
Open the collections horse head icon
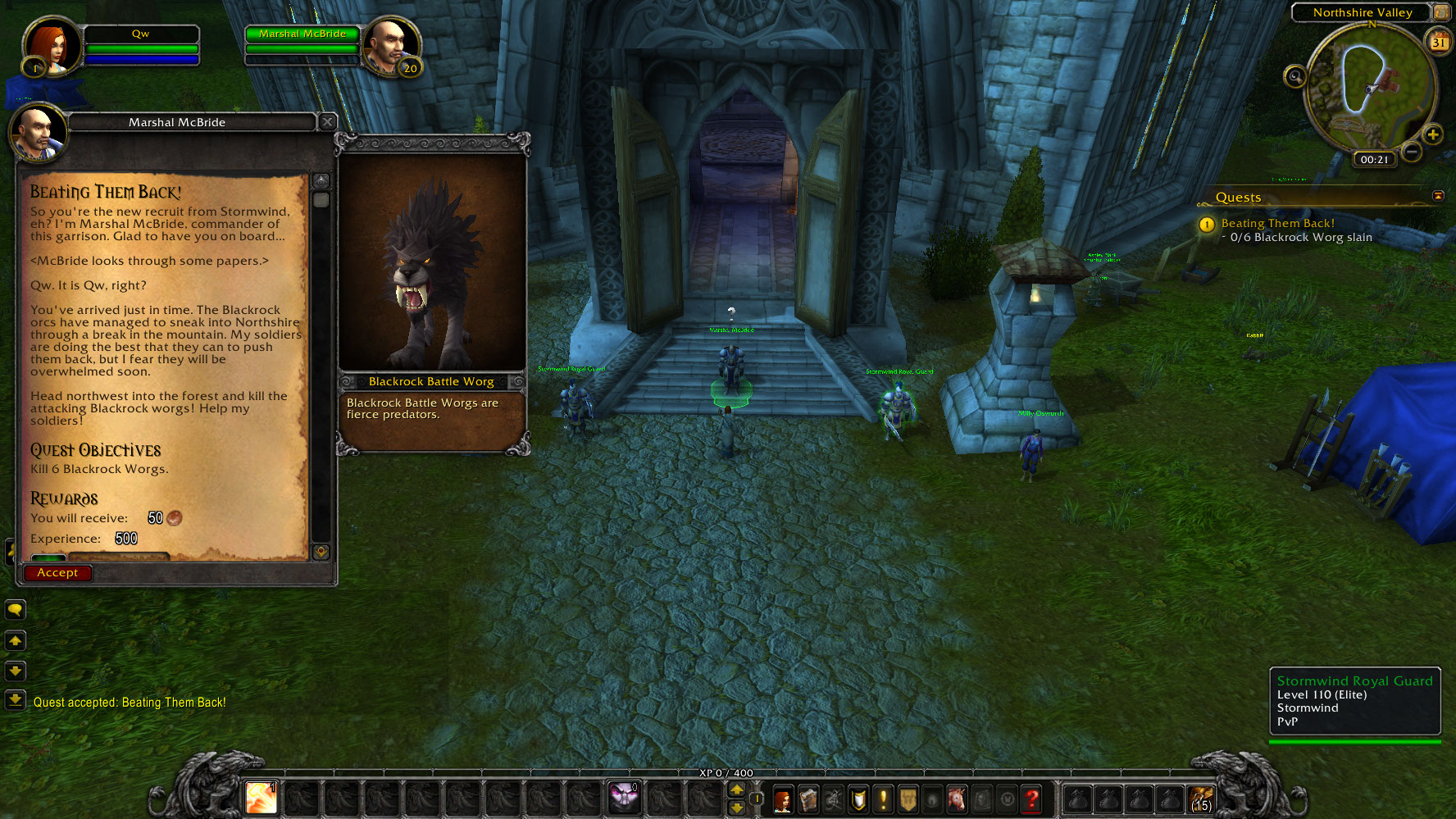(x=956, y=799)
